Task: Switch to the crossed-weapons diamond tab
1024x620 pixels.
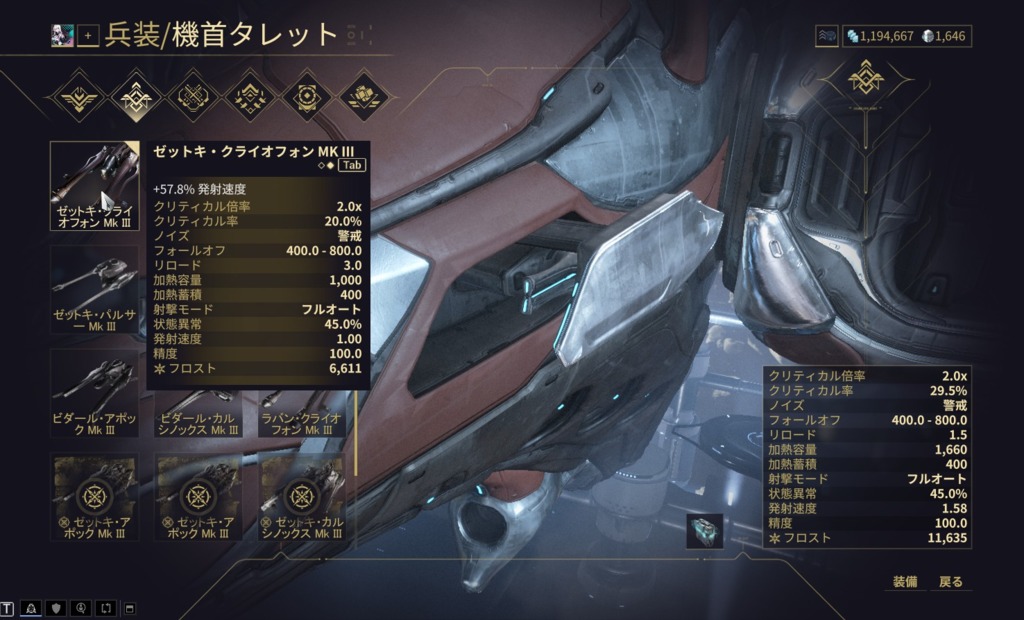Action: point(191,97)
